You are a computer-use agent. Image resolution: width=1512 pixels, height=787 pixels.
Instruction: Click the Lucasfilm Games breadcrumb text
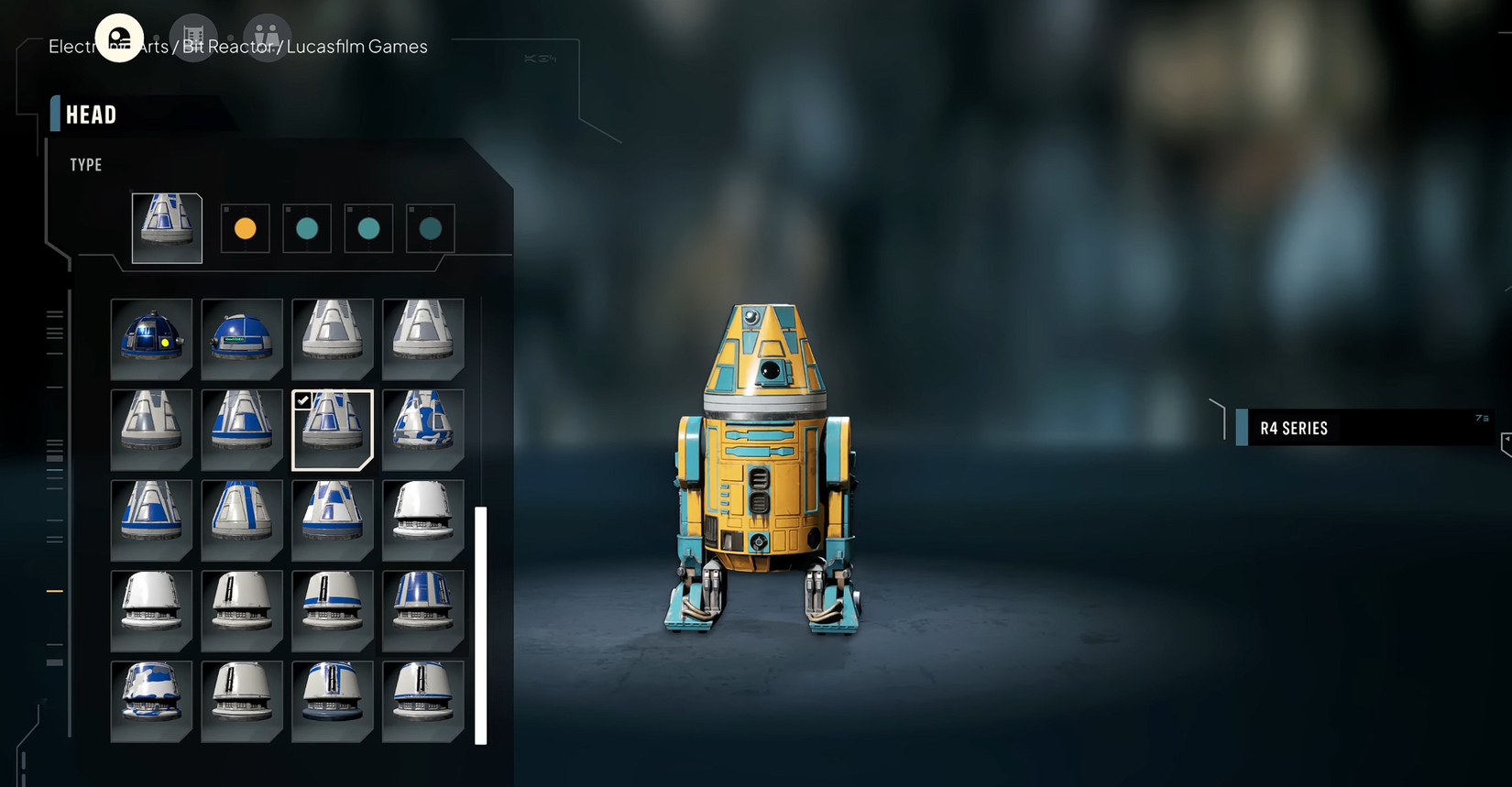tap(357, 46)
